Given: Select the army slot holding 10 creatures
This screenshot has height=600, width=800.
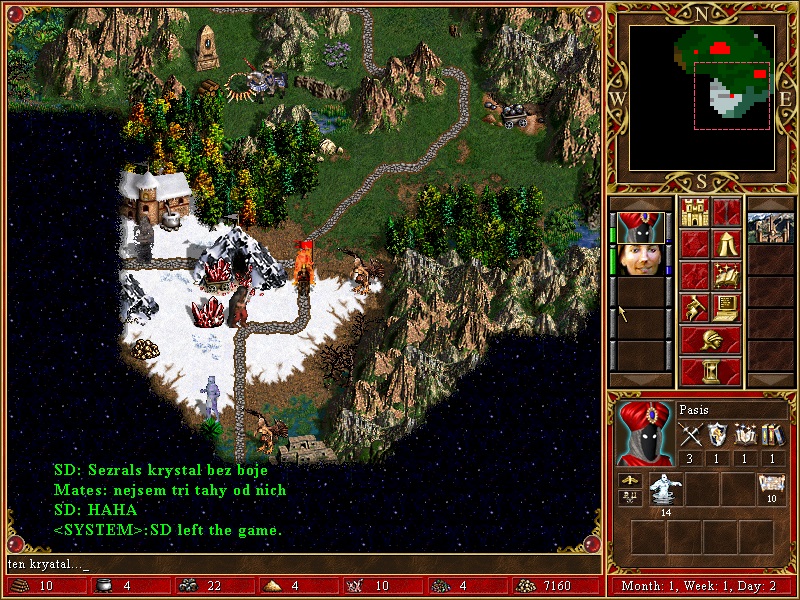Looking at the screenshot, I should pos(770,490).
